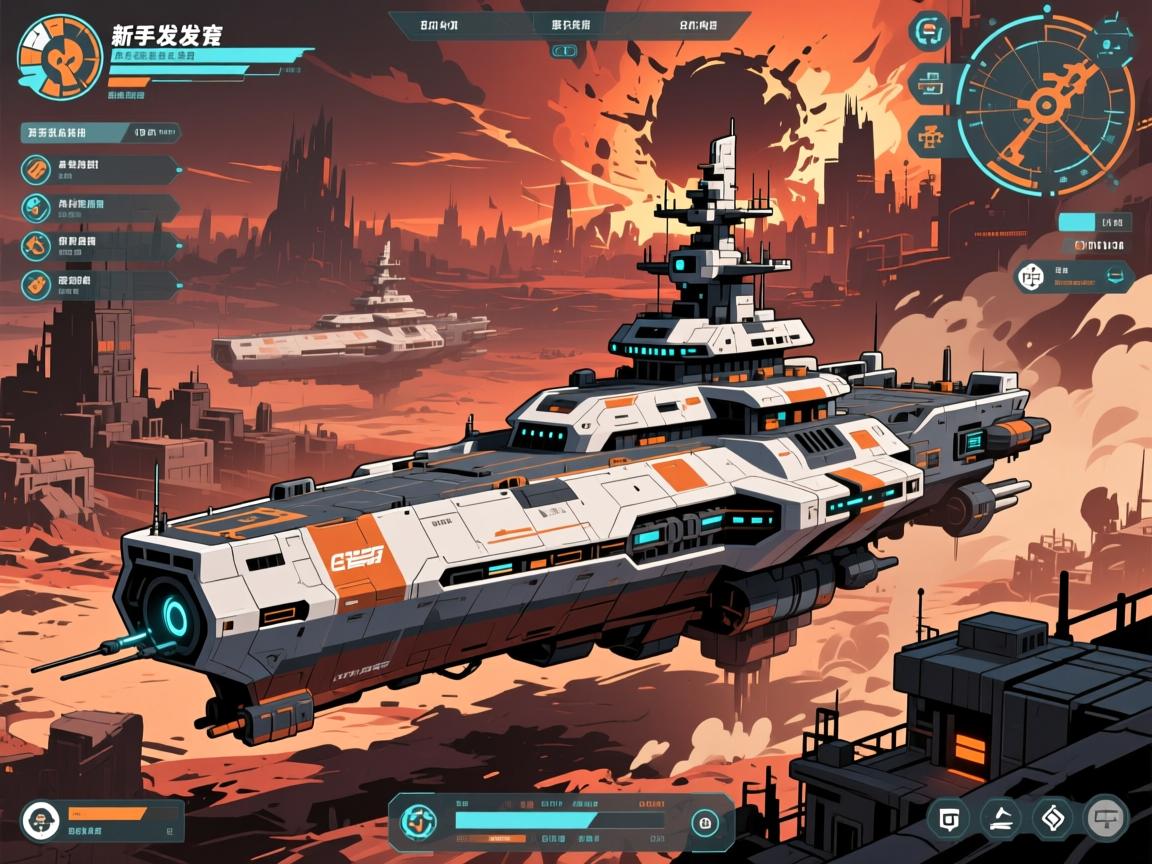Screen dimensions: 1152x864
Task: Choose the diamond-shaped icon button
Action: click(1052, 818)
